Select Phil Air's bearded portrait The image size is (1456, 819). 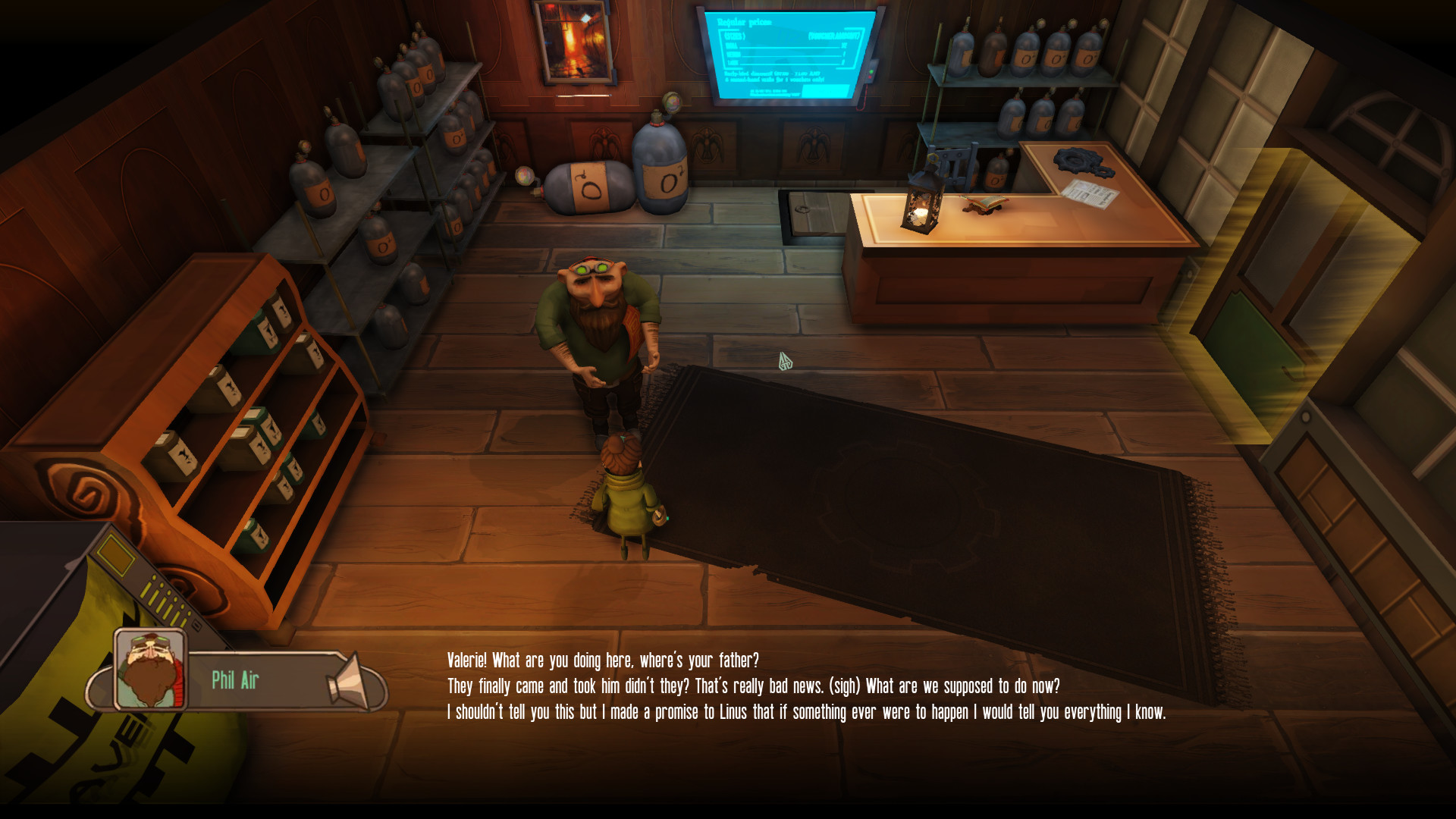(x=149, y=669)
